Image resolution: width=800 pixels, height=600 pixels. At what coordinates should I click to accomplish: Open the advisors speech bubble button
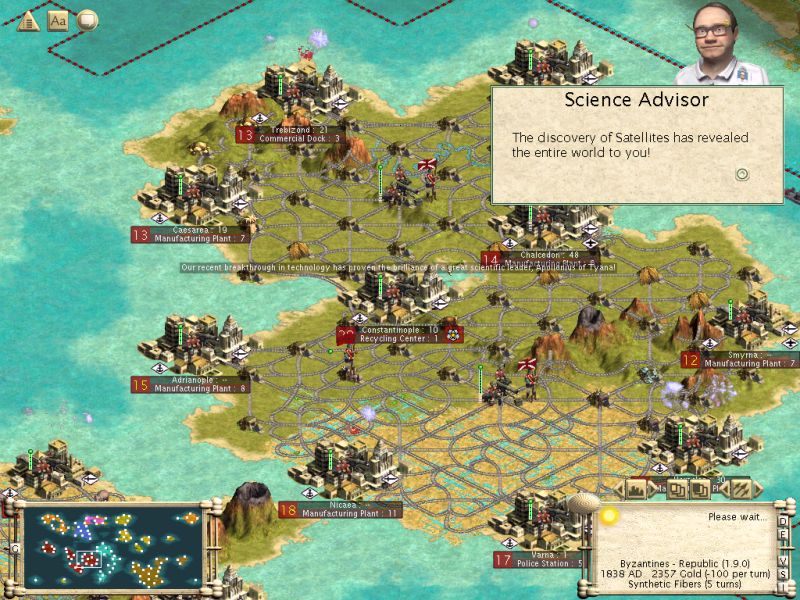(88, 20)
